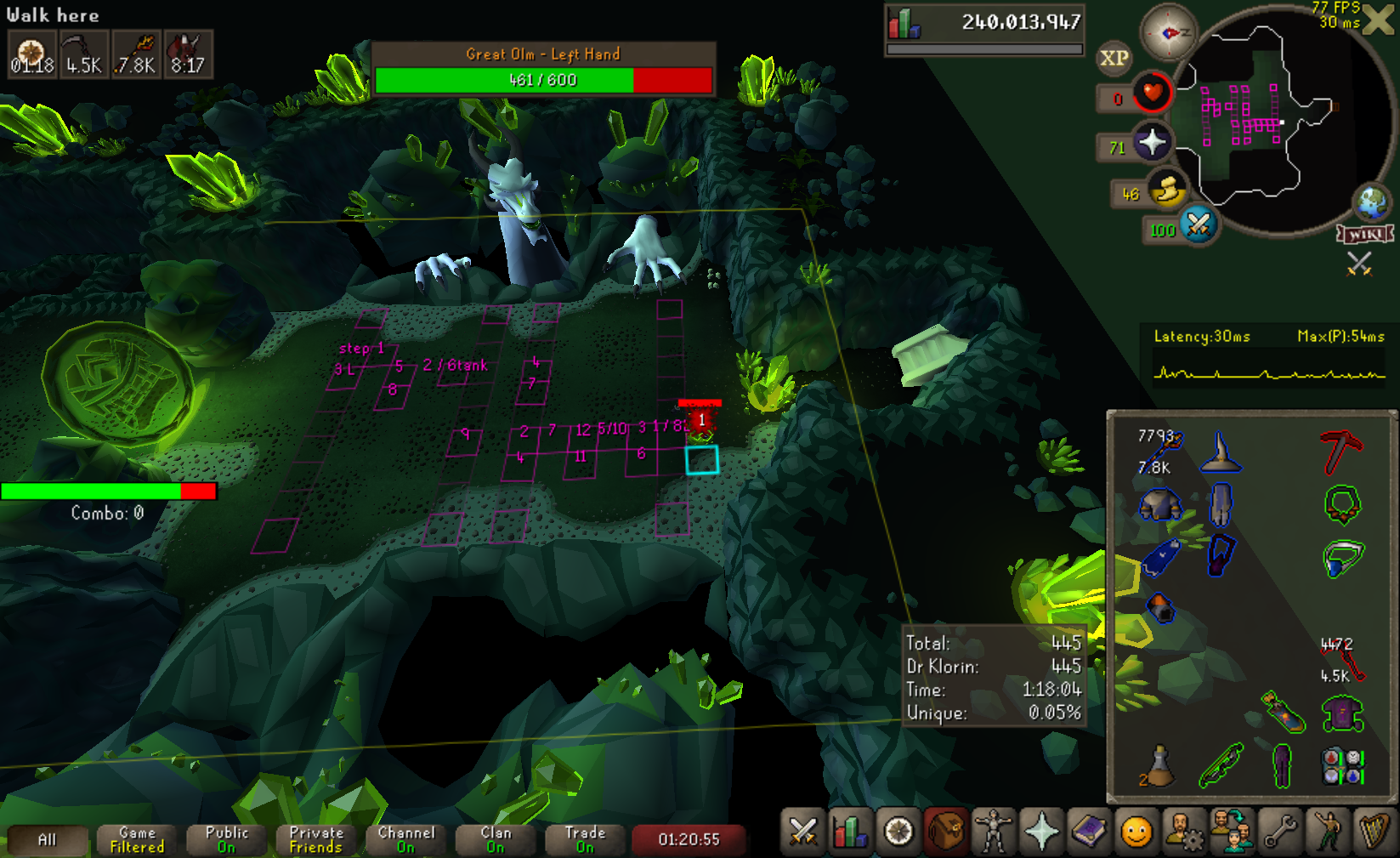
Task: Select the All chat tab
Action: point(47,839)
